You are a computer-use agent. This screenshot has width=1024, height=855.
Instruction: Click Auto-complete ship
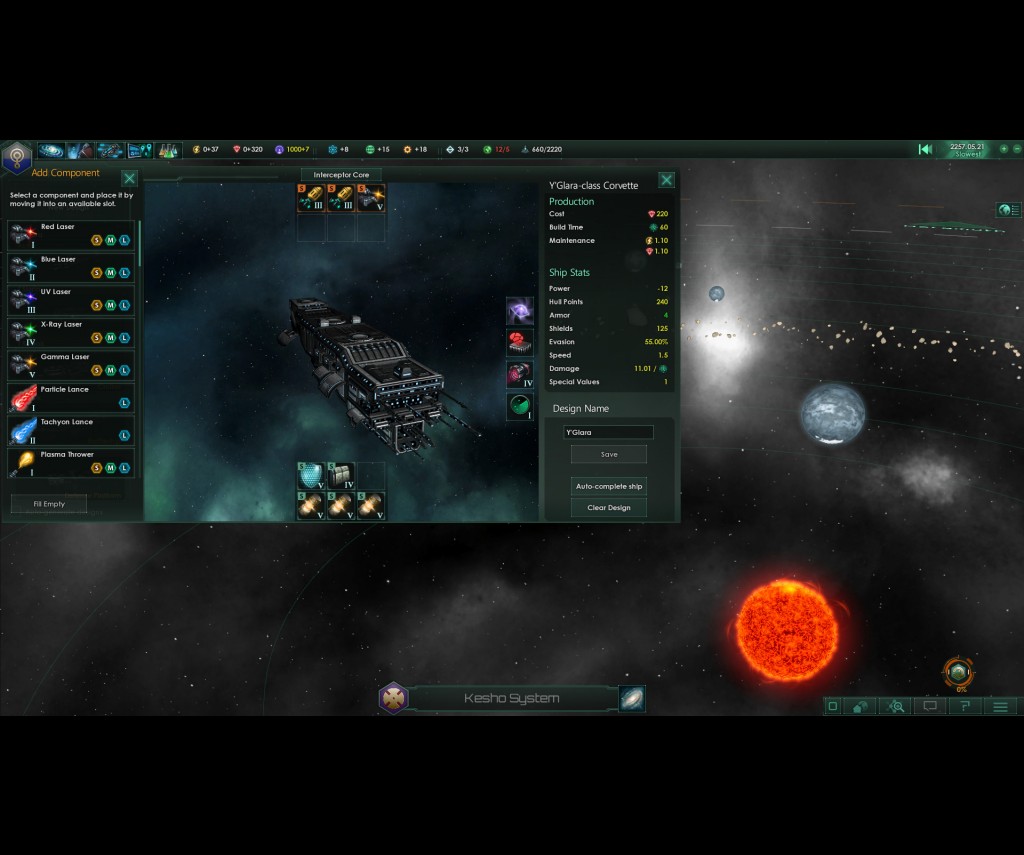tap(609, 486)
